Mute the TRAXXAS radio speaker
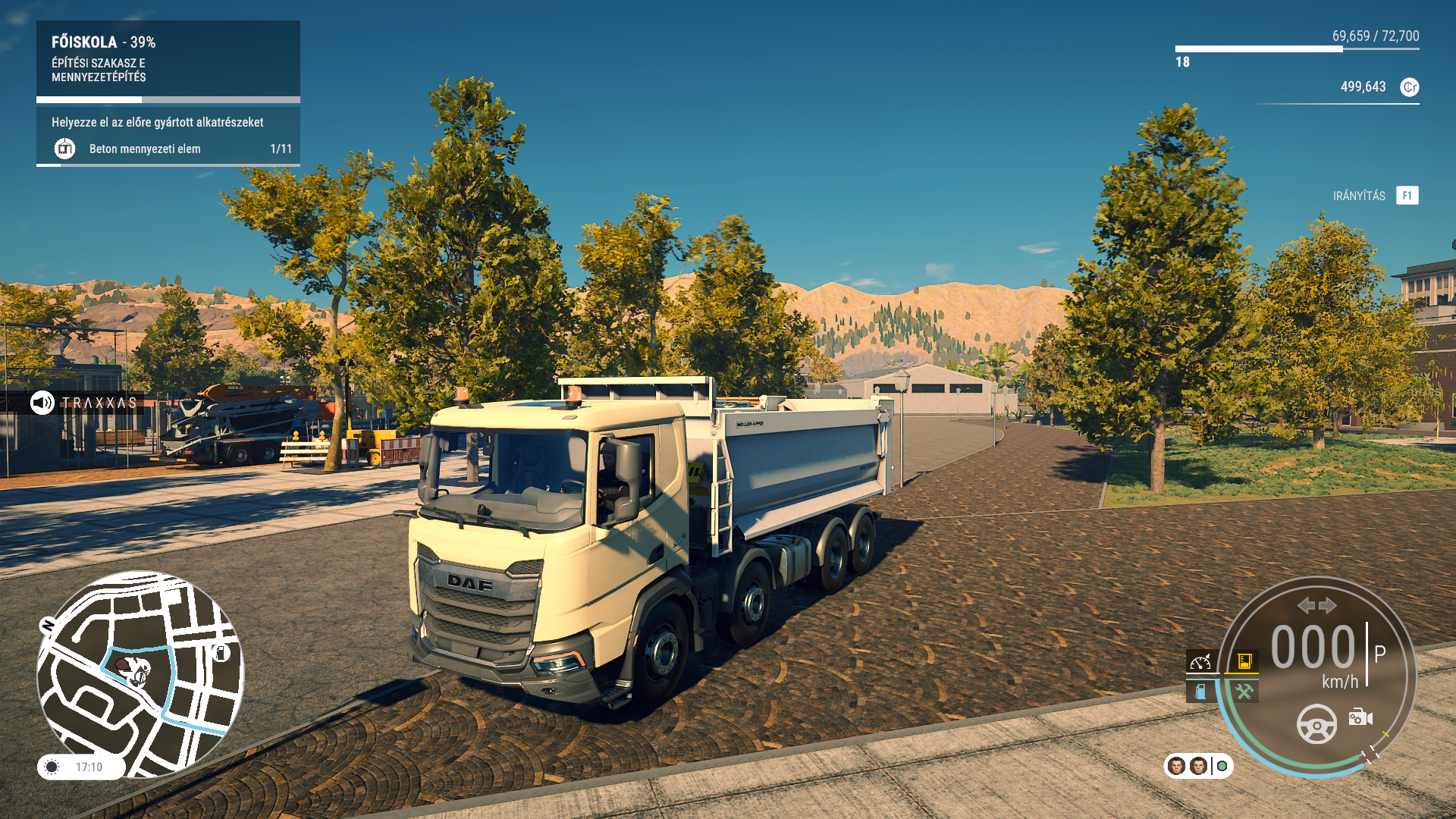The width and height of the screenshot is (1456, 819). 42,404
